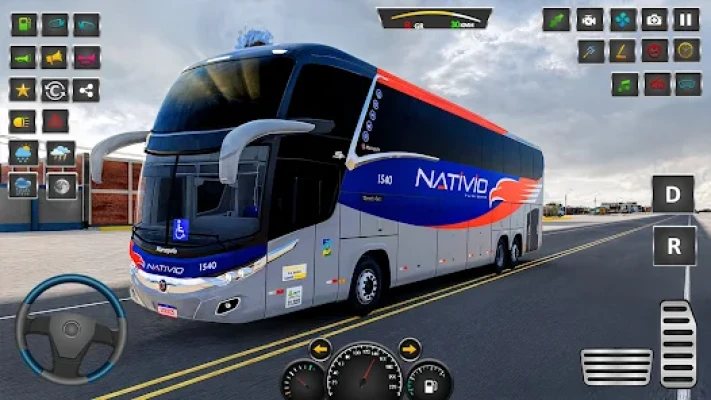The width and height of the screenshot is (711, 400).
Task: Click the steering wheel control
Action: click(70, 330)
